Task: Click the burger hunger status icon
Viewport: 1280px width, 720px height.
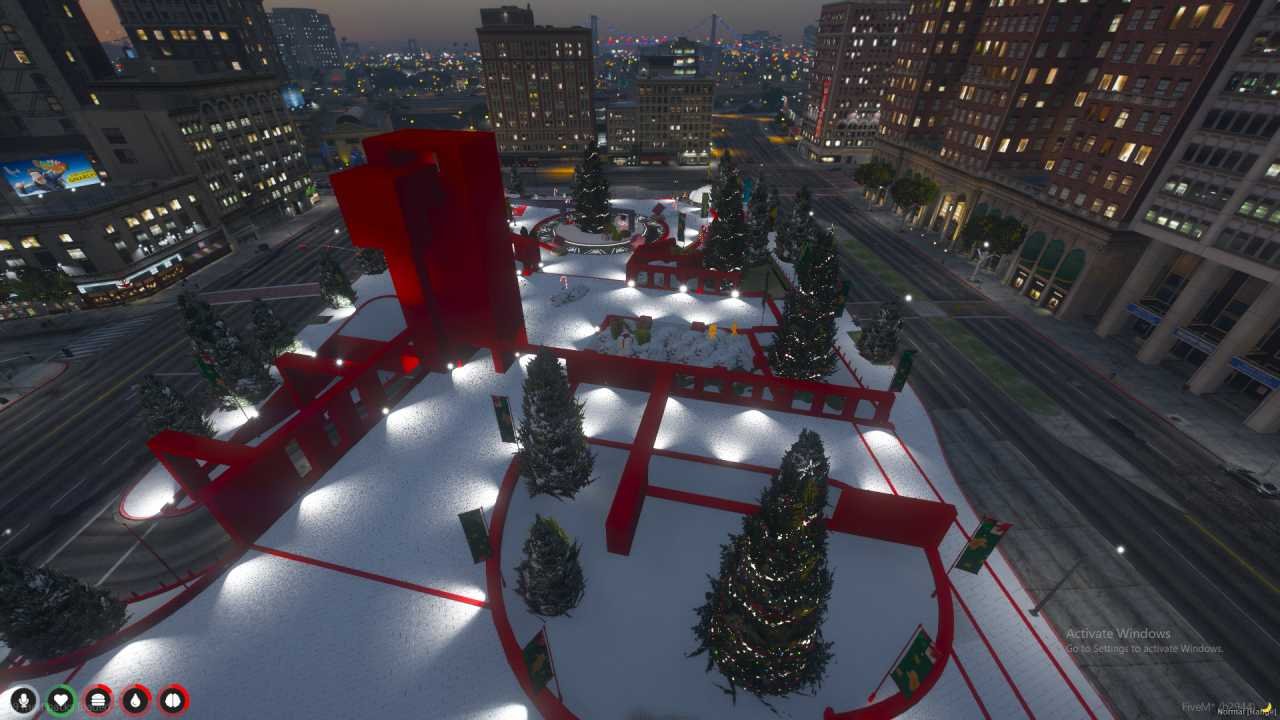Action: (97, 699)
